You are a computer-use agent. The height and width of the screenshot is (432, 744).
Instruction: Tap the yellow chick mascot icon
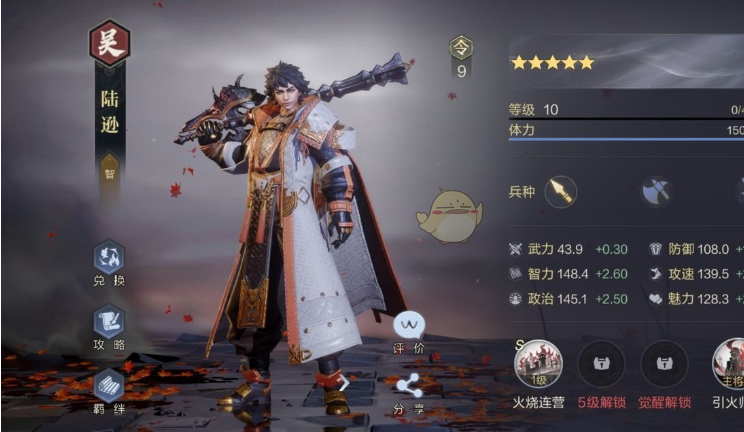(449, 214)
